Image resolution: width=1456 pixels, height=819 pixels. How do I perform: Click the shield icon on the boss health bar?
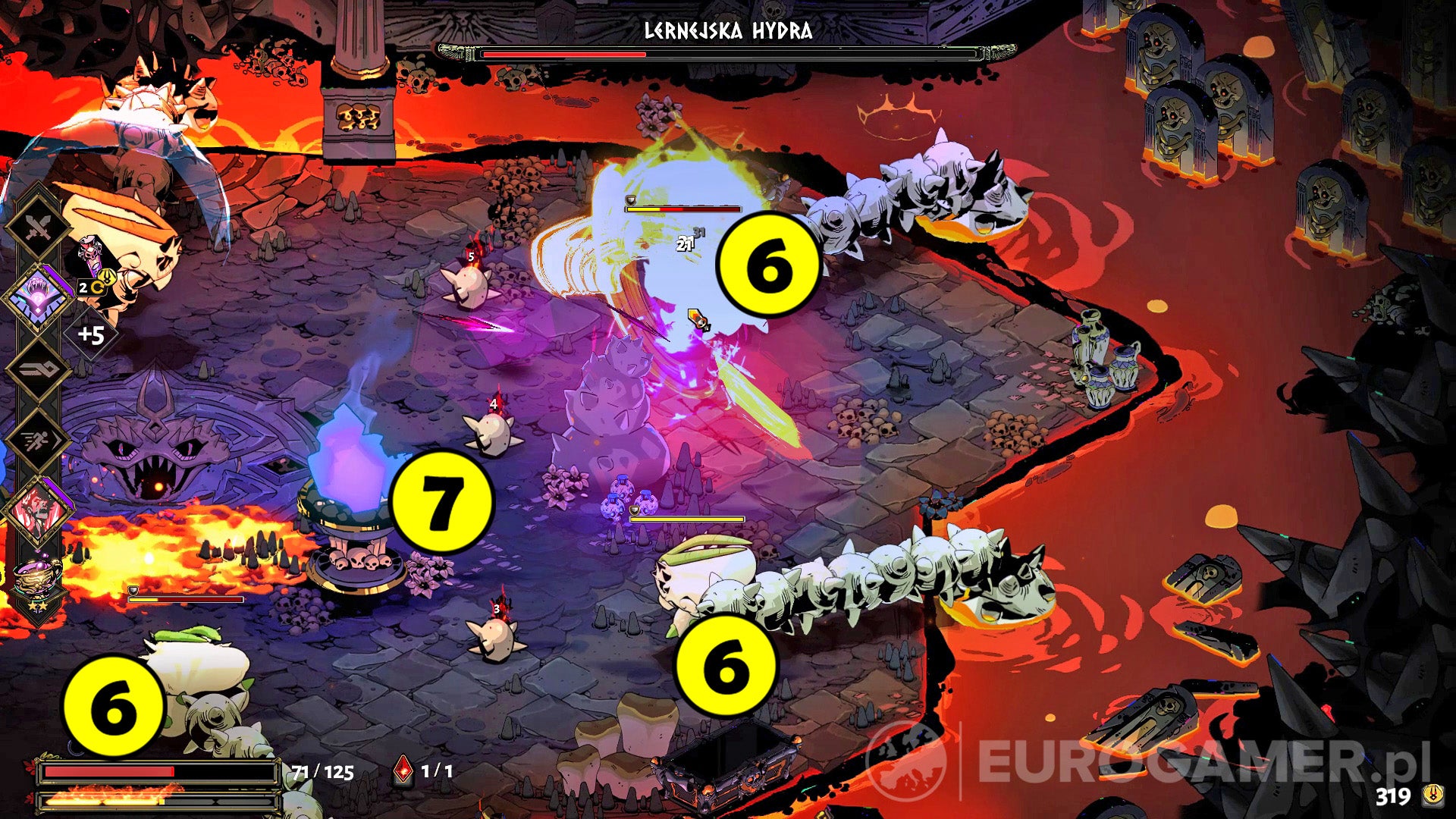[x=629, y=199]
